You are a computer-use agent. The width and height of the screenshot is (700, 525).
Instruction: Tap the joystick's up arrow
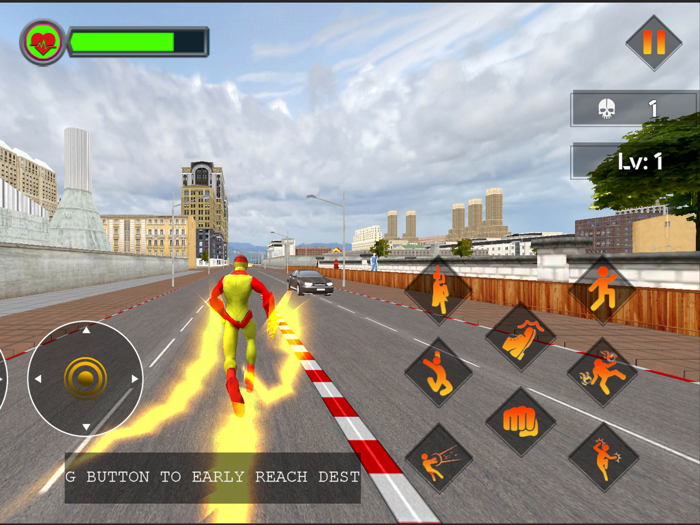pos(85,329)
